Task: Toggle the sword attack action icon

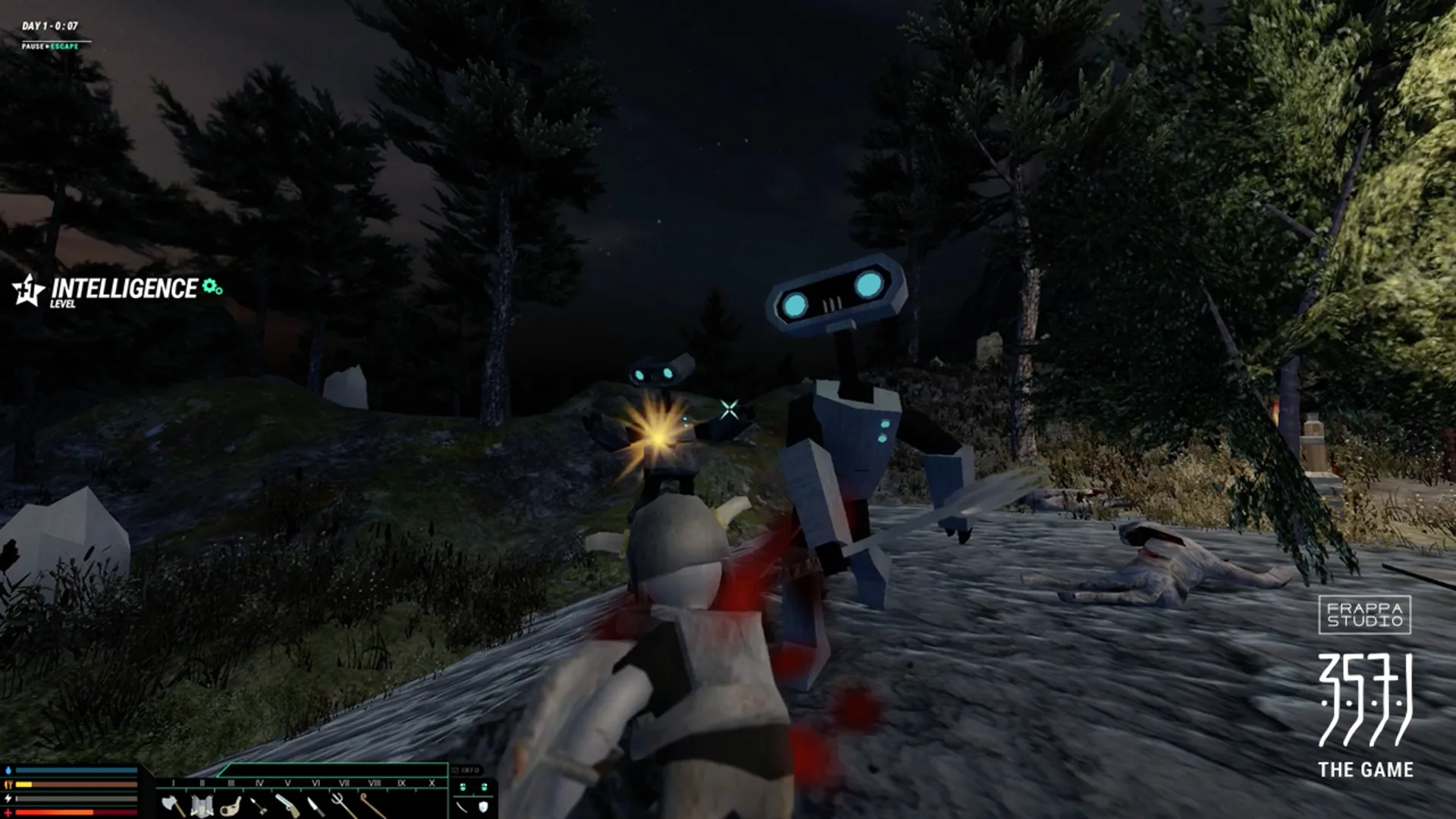Action: [461, 807]
